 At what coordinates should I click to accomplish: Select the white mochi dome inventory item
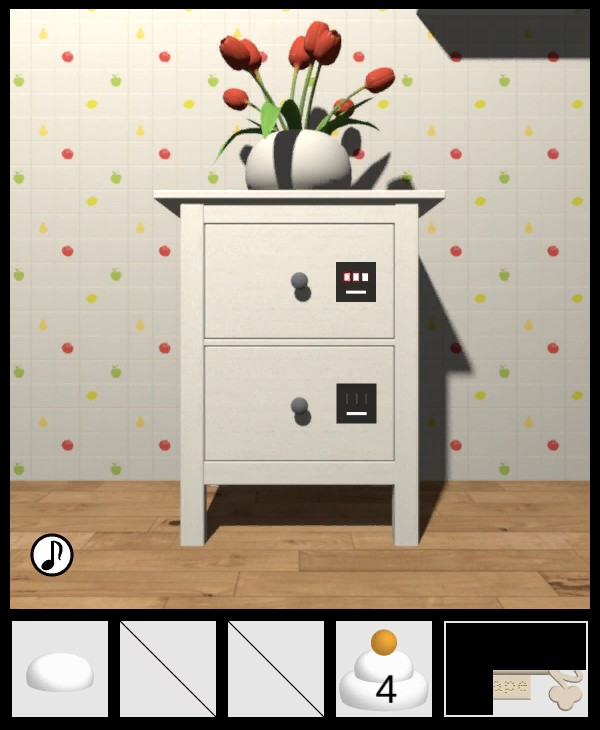point(60,670)
